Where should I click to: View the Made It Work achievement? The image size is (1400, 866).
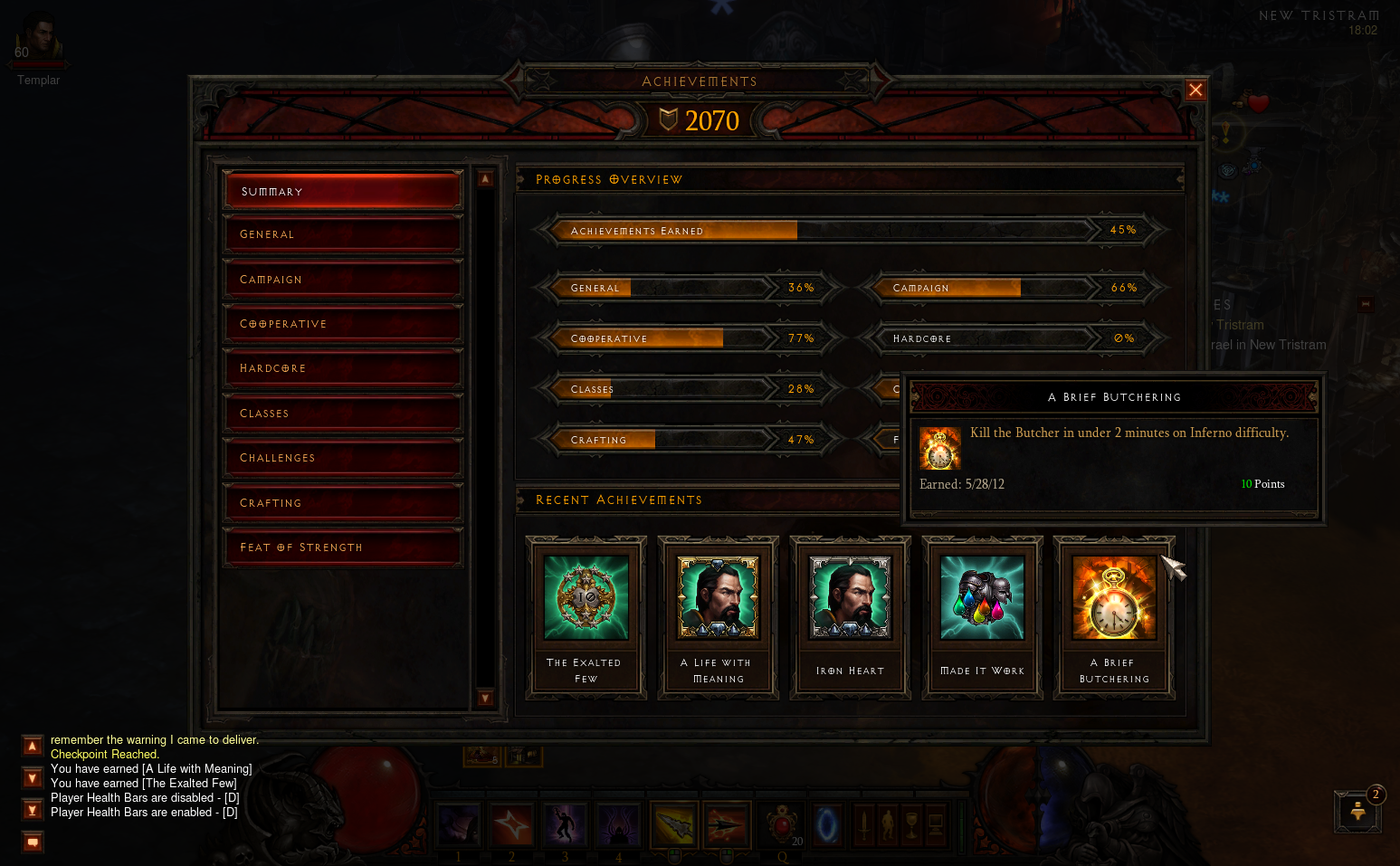pyautogui.click(x=982, y=617)
